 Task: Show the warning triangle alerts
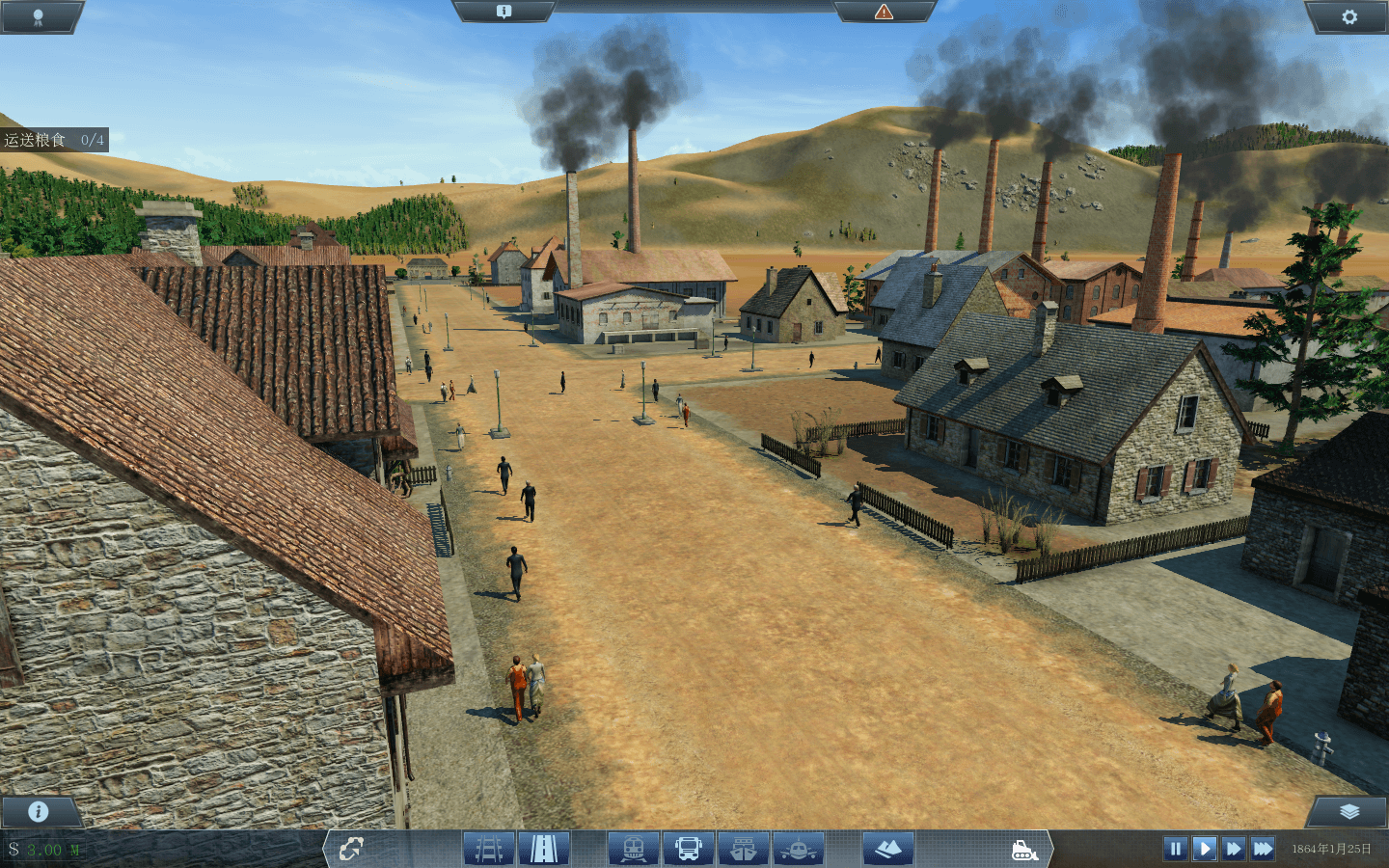point(884,12)
